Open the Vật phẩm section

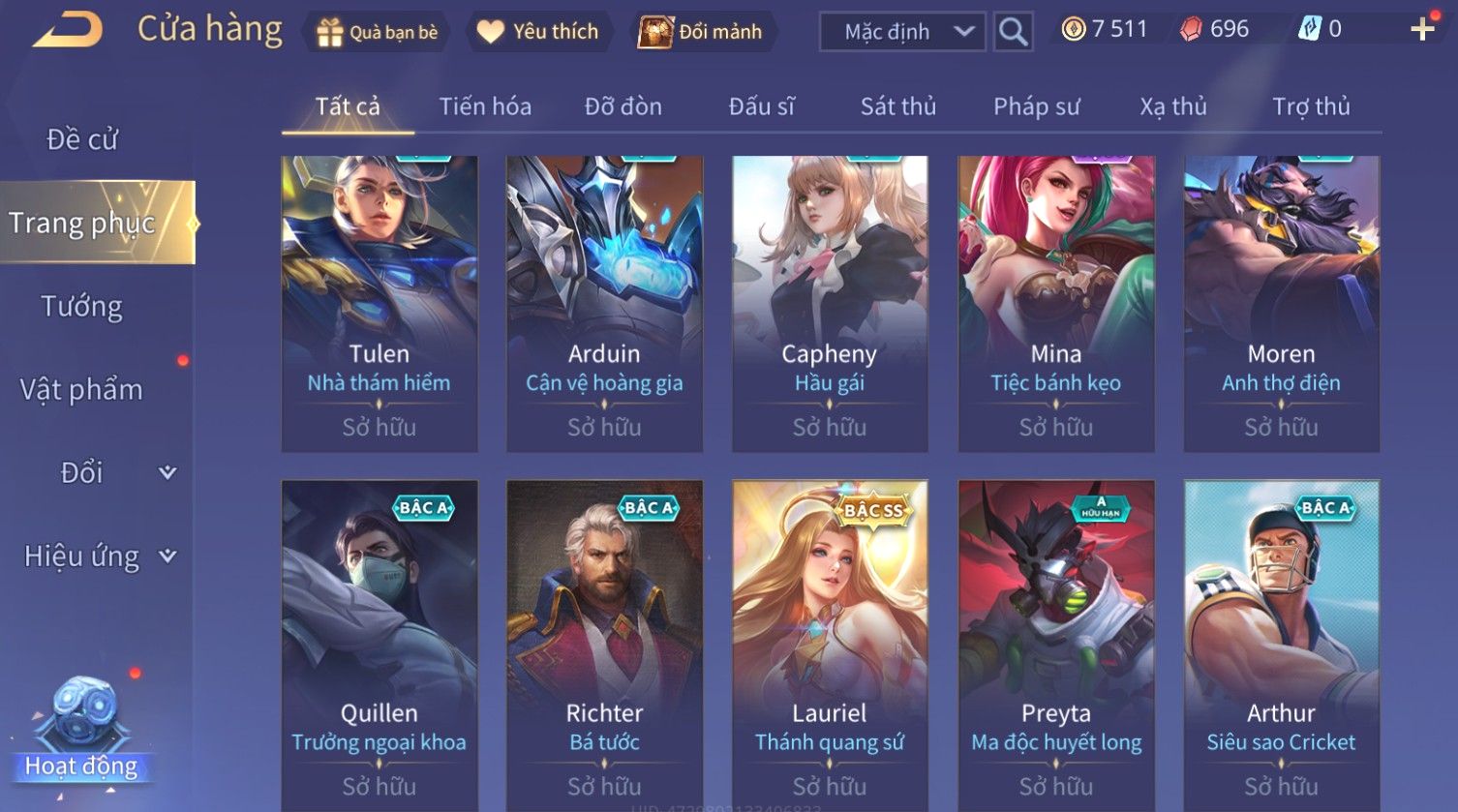[x=82, y=390]
